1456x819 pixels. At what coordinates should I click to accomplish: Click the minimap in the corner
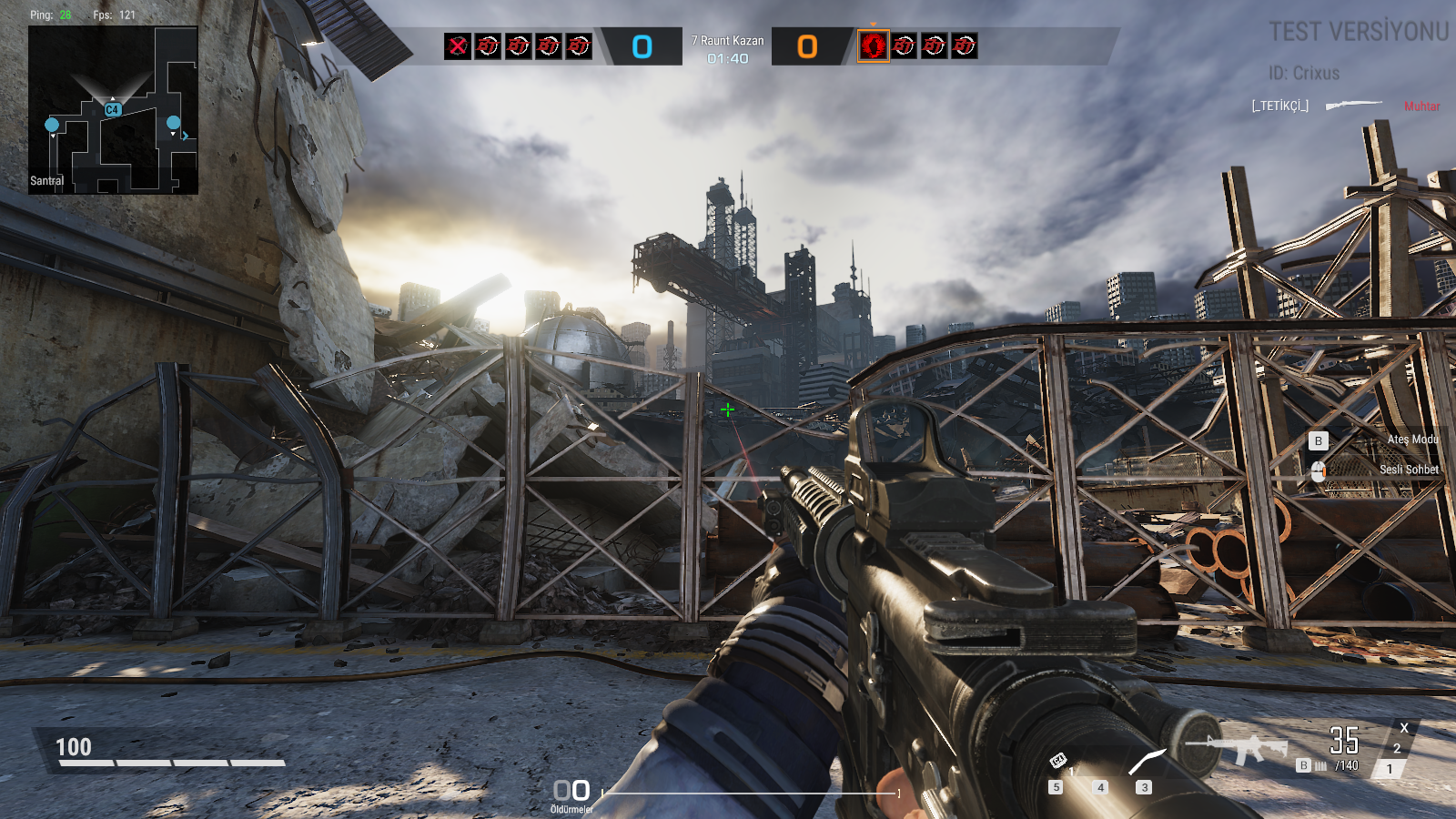click(x=113, y=110)
